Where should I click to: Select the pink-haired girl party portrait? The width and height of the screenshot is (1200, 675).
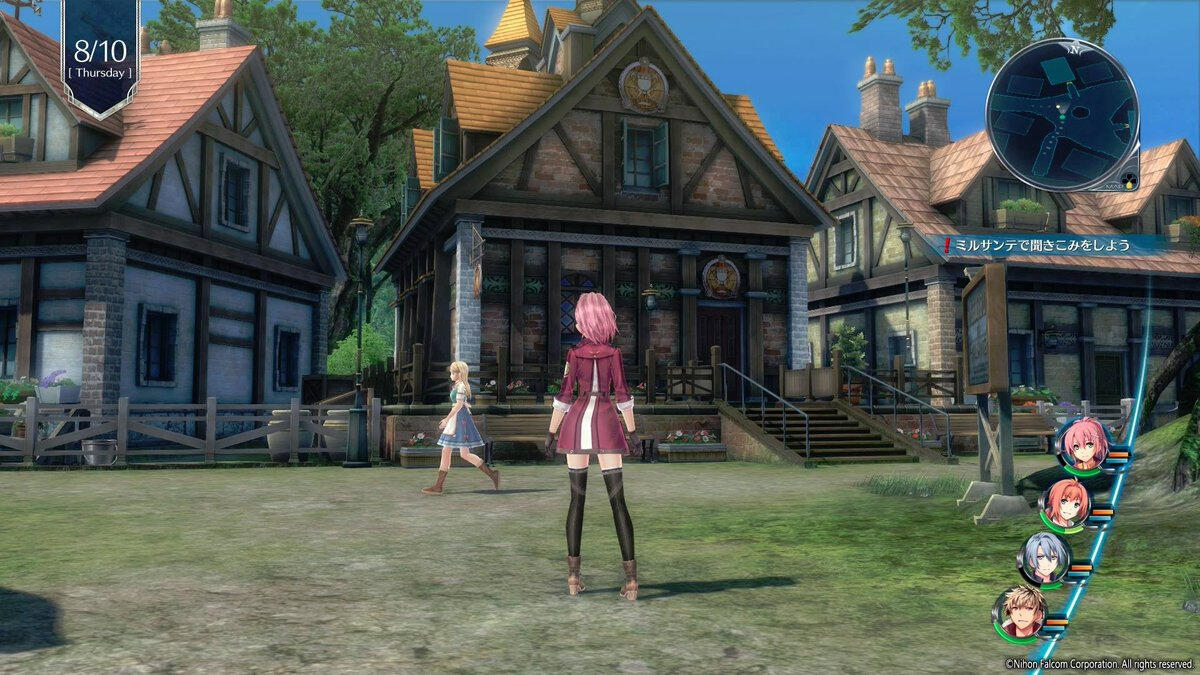tap(1082, 444)
